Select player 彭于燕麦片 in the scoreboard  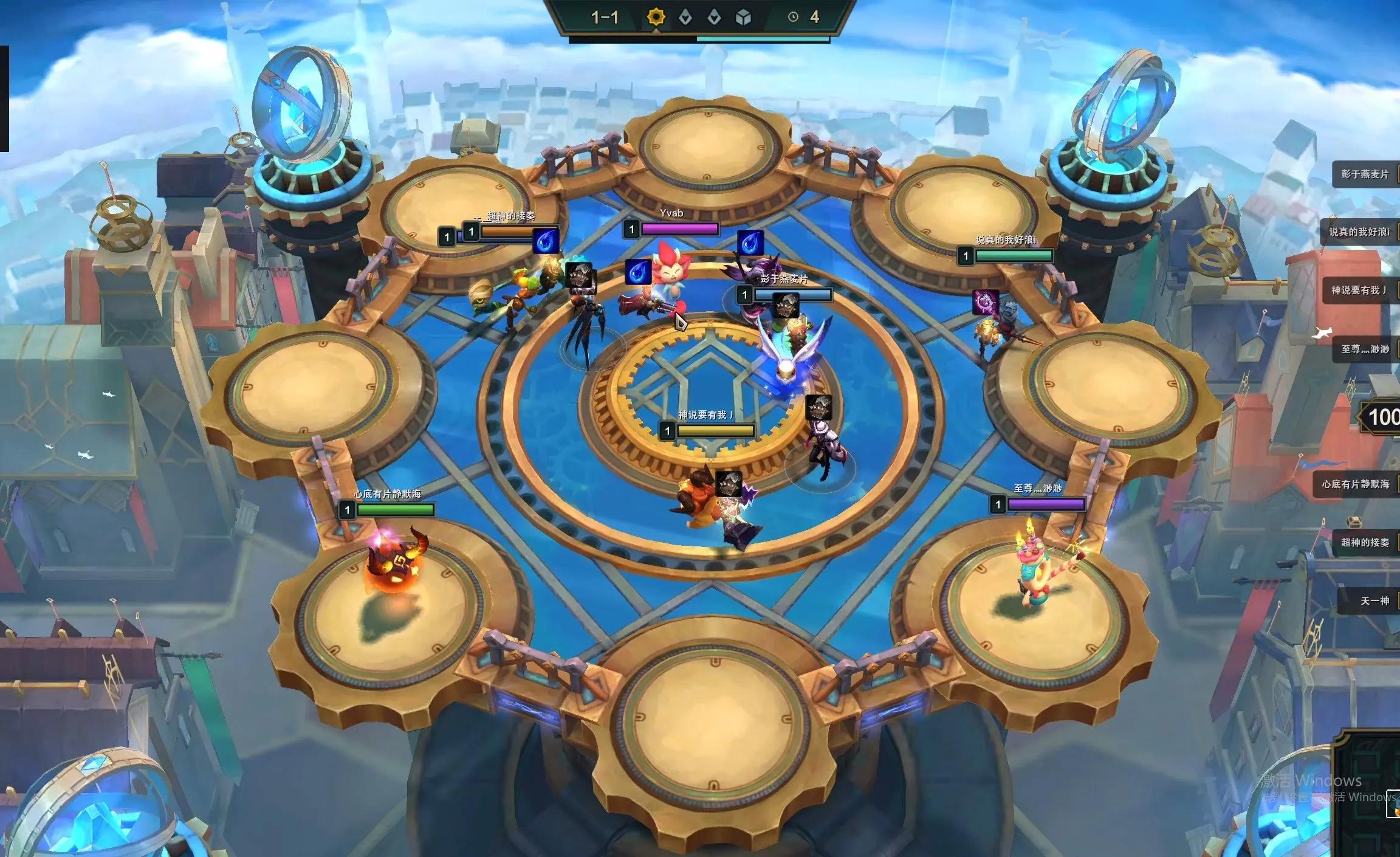tap(1365, 174)
